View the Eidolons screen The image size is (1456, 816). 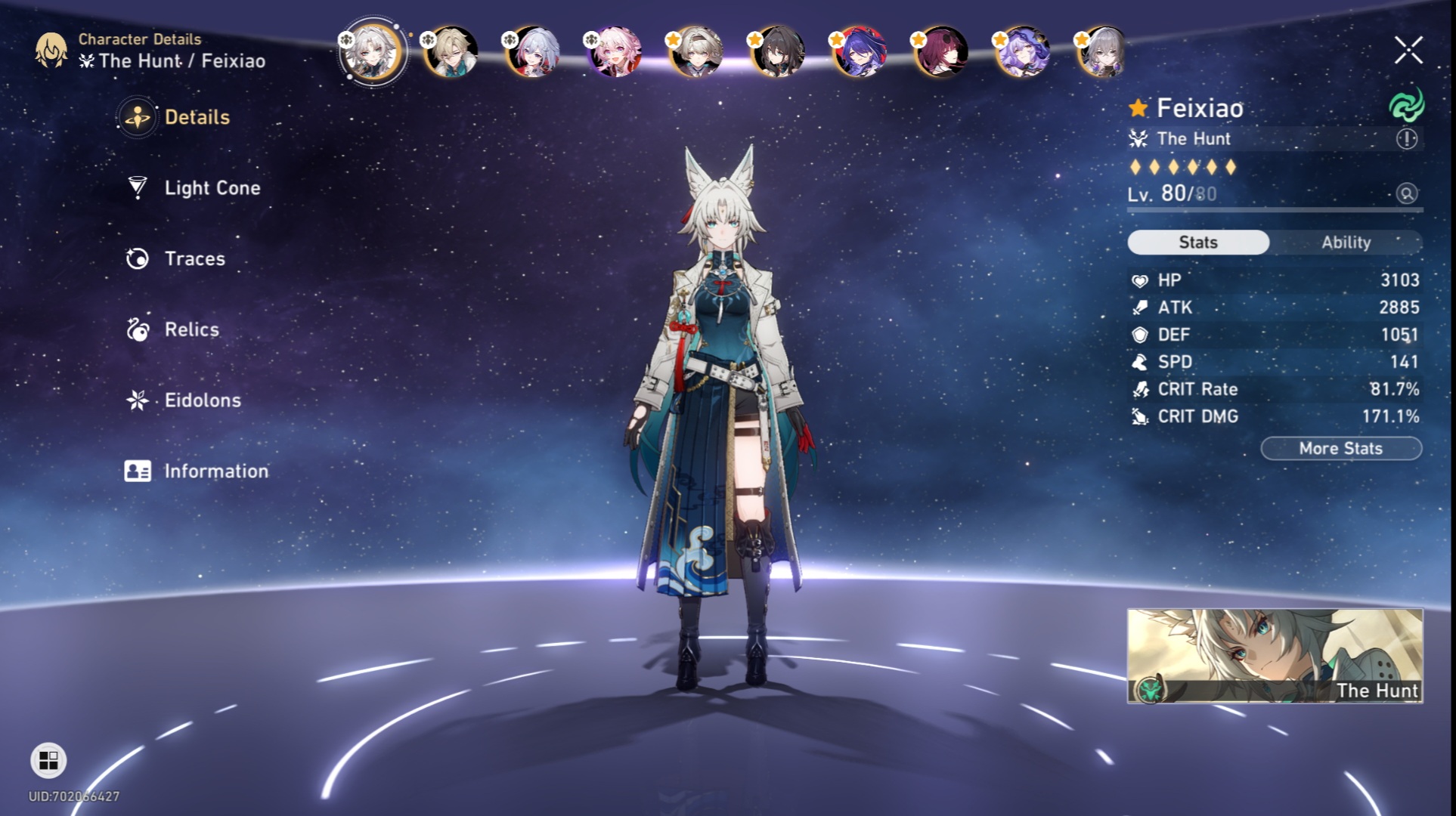[x=201, y=400]
